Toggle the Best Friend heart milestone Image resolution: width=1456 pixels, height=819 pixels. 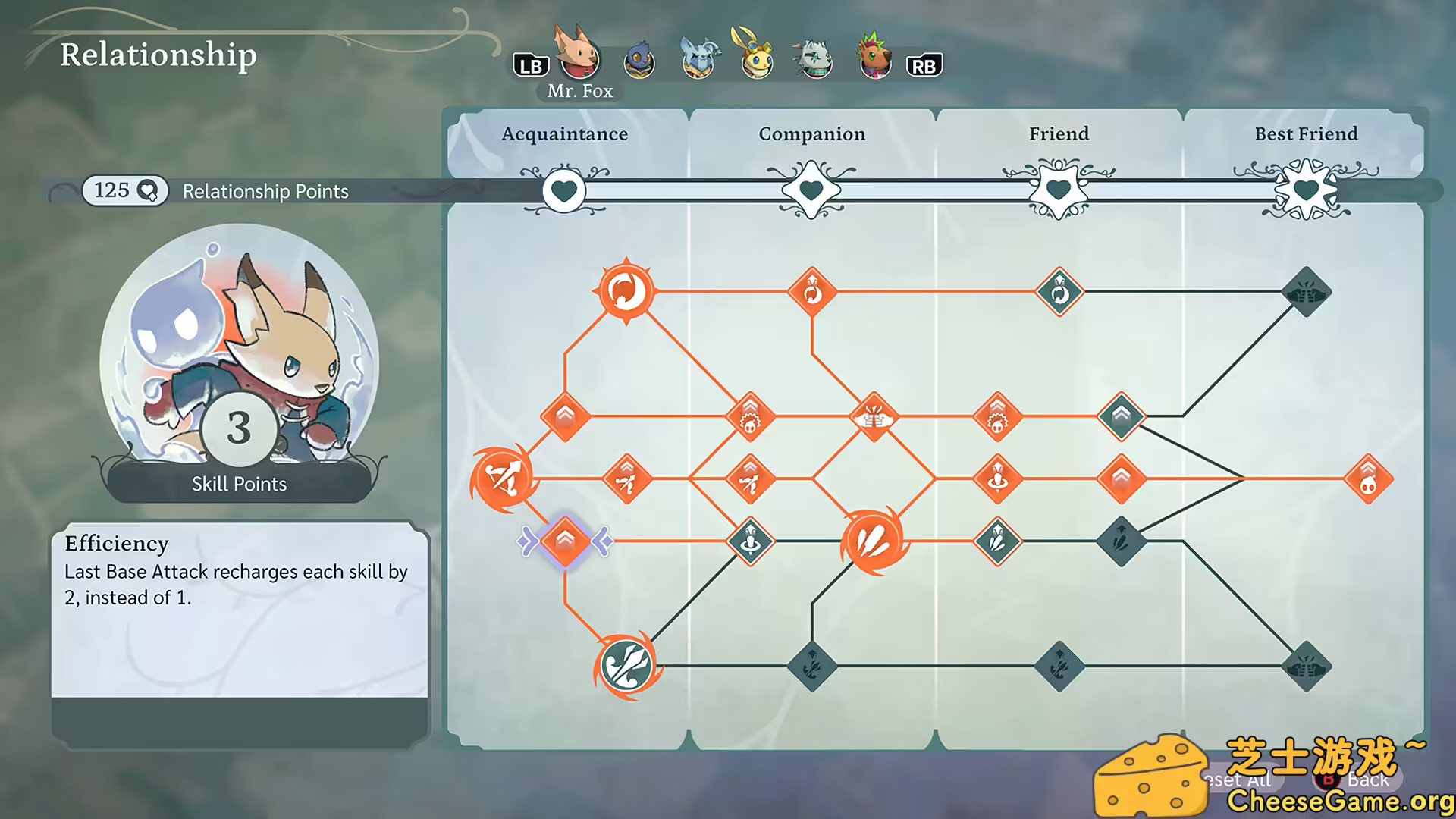pos(1306,190)
